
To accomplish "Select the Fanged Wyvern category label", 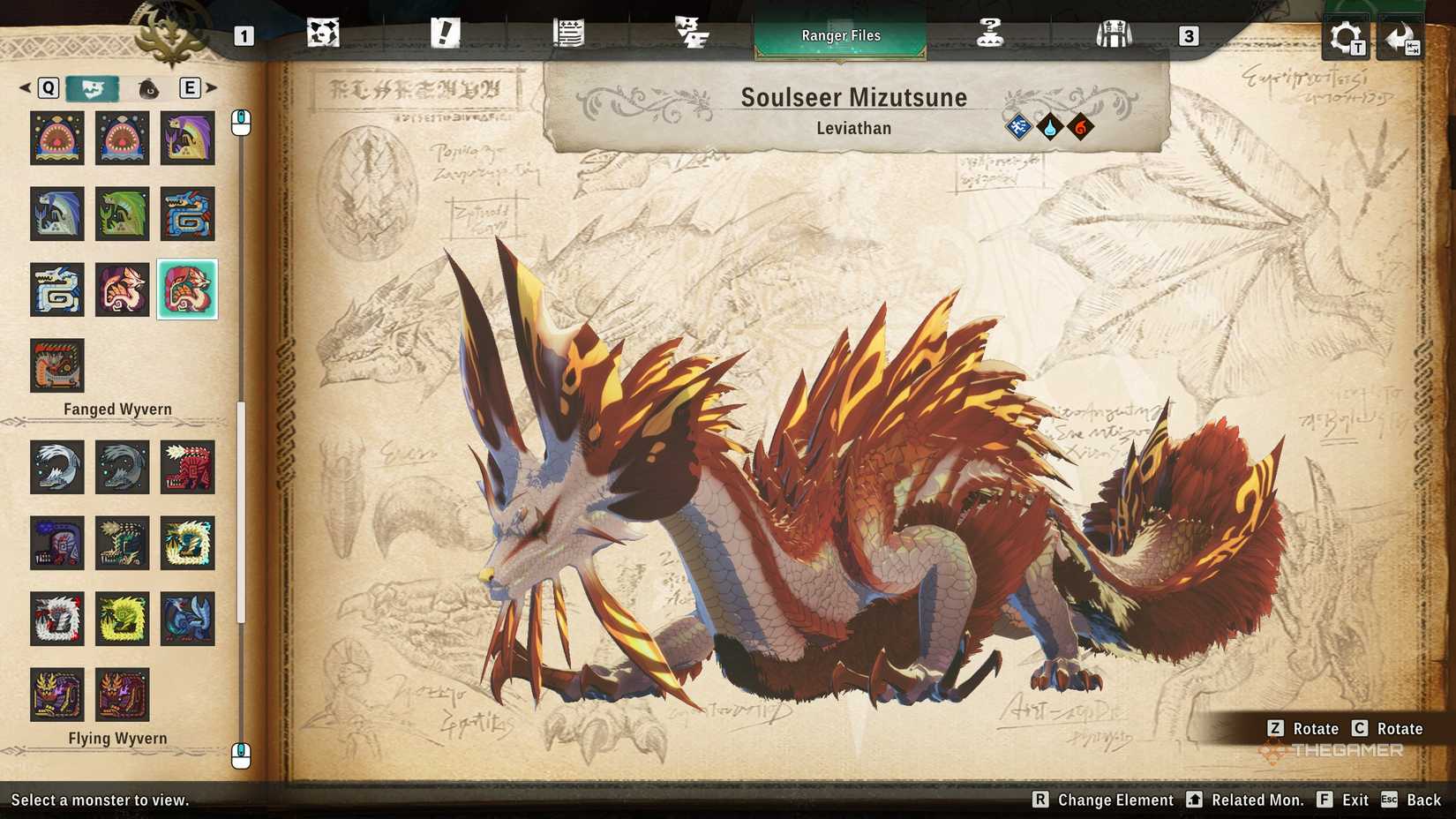I will click(x=117, y=409).
